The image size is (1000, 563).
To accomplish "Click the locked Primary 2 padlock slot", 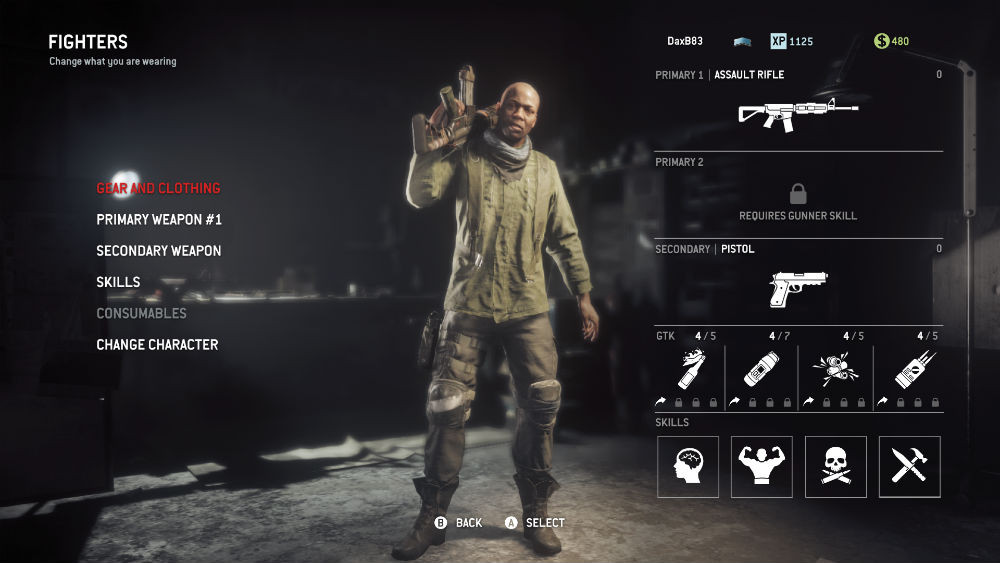I will click(798, 194).
